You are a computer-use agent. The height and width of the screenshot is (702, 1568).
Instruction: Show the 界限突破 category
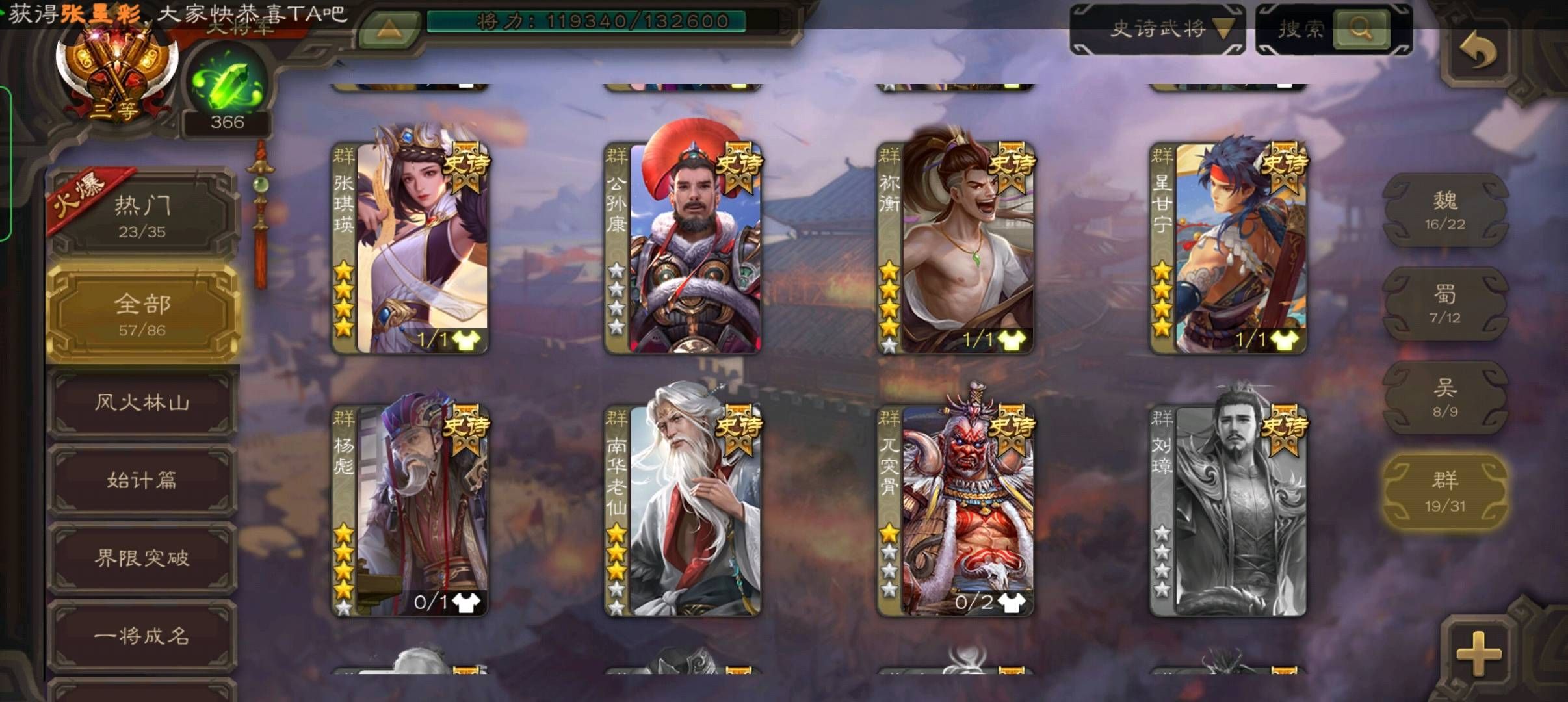pyautogui.click(x=142, y=558)
